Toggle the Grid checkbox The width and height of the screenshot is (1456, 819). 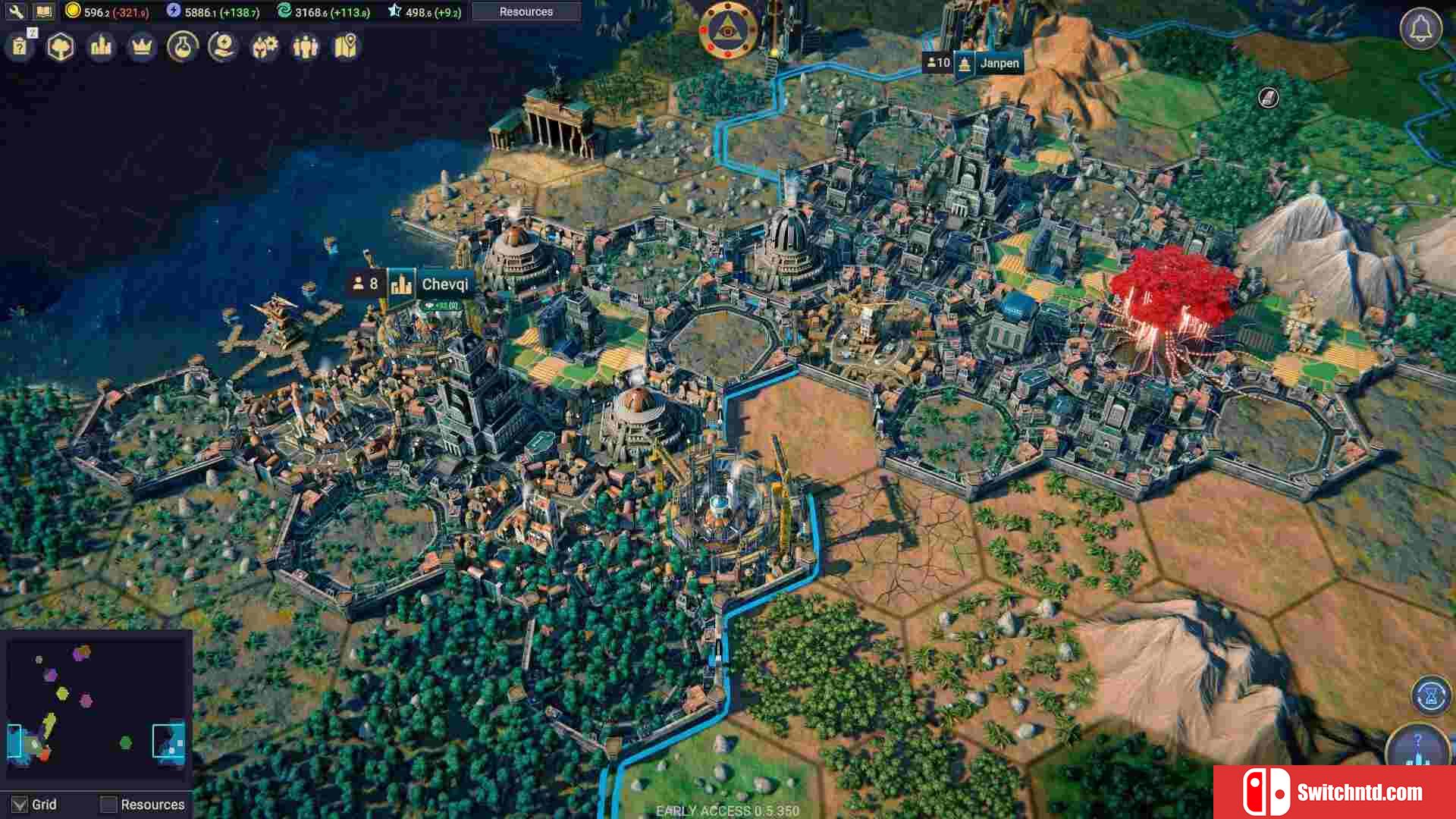coord(20,805)
